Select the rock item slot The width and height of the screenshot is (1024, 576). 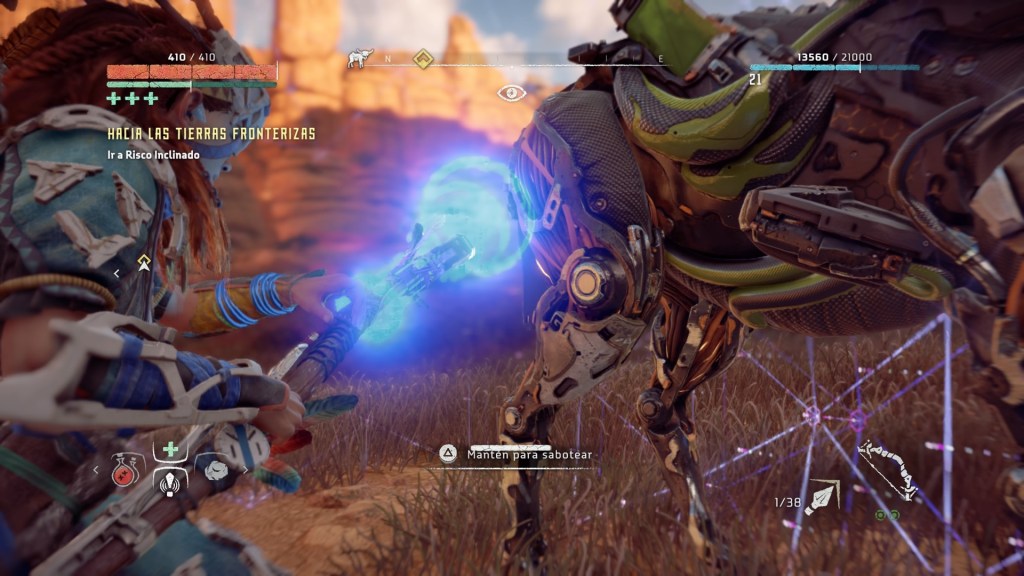[216, 470]
